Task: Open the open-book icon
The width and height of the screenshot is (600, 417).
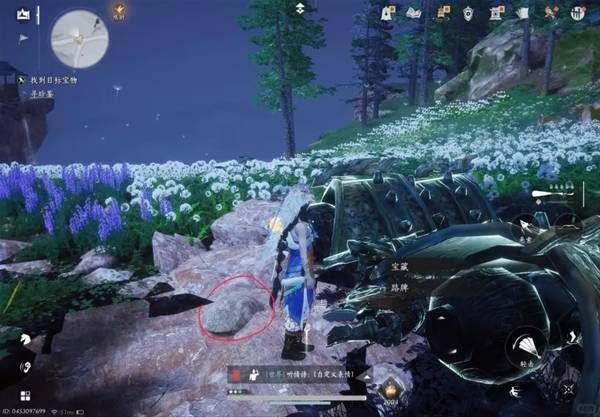Action: (x=414, y=13)
